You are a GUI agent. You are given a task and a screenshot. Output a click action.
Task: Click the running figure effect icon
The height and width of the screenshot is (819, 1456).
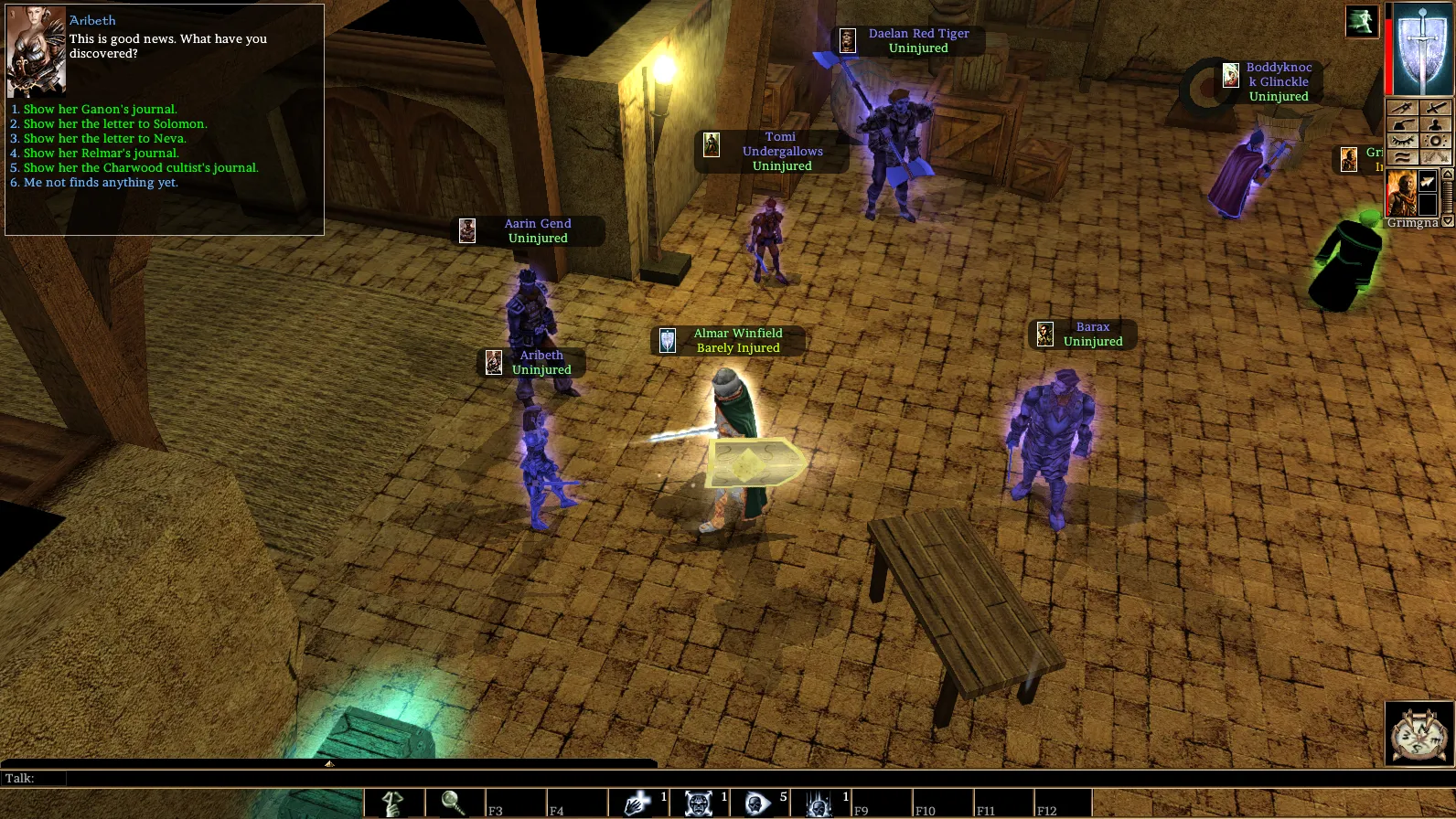(1361, 22)
